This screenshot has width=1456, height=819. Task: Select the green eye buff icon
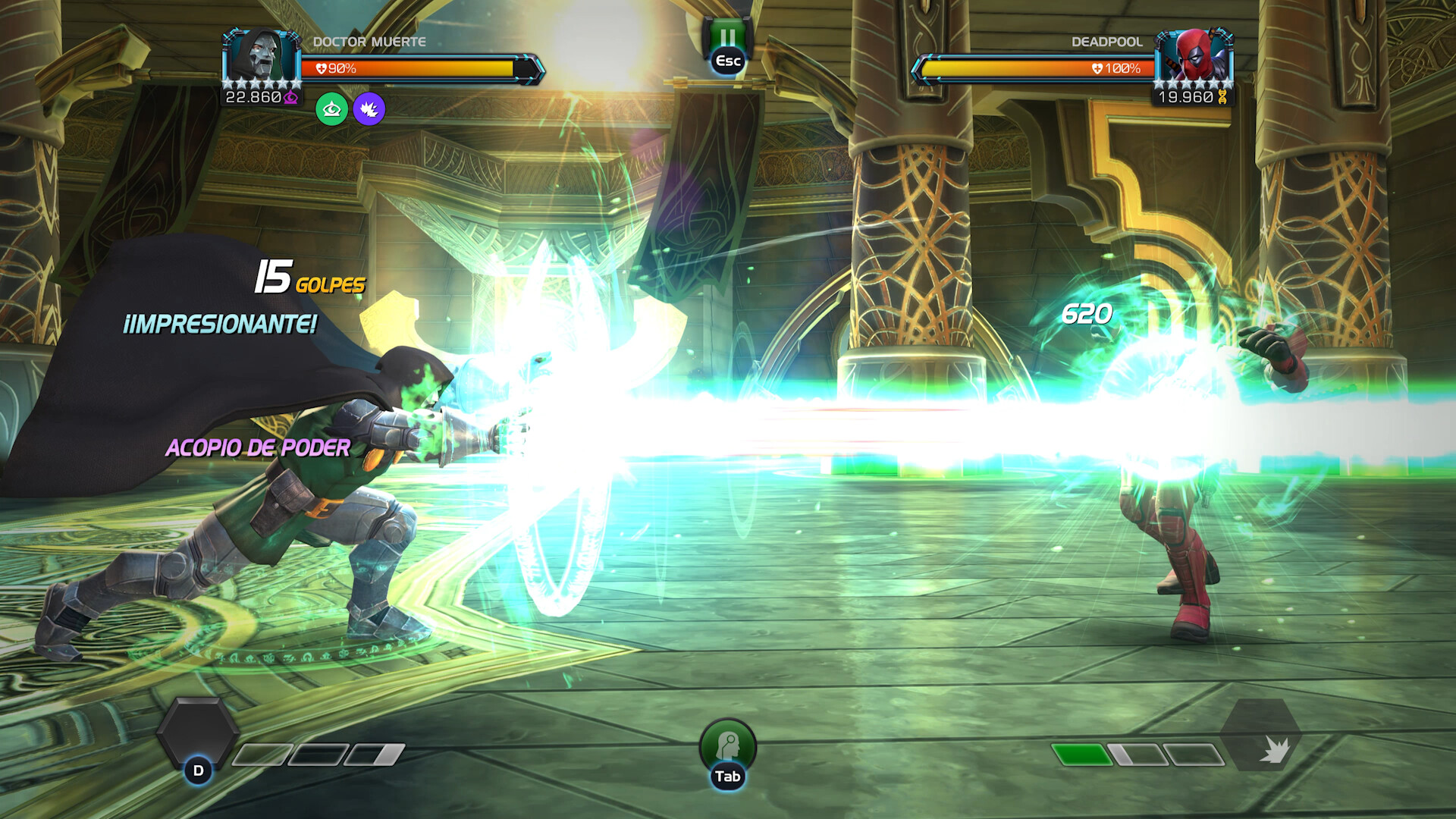[331, 110]
